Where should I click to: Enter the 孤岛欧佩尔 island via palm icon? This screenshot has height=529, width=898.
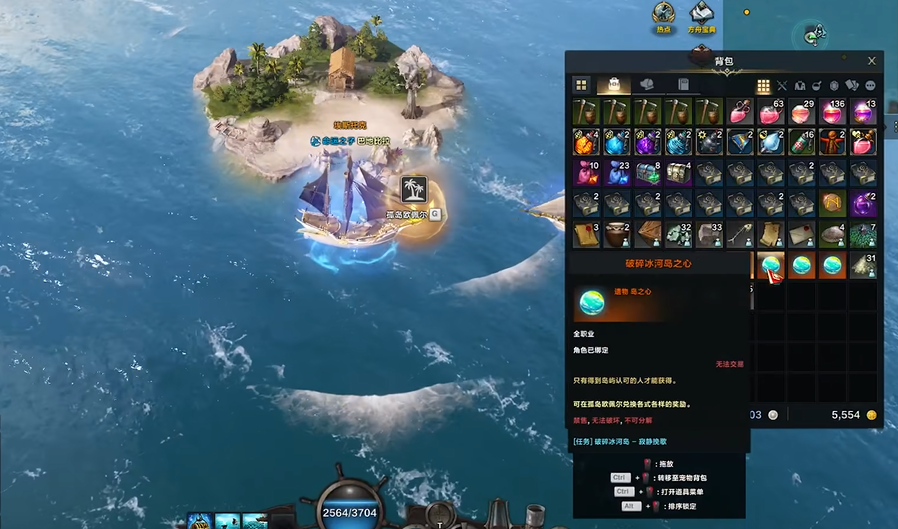click(413, 189)
